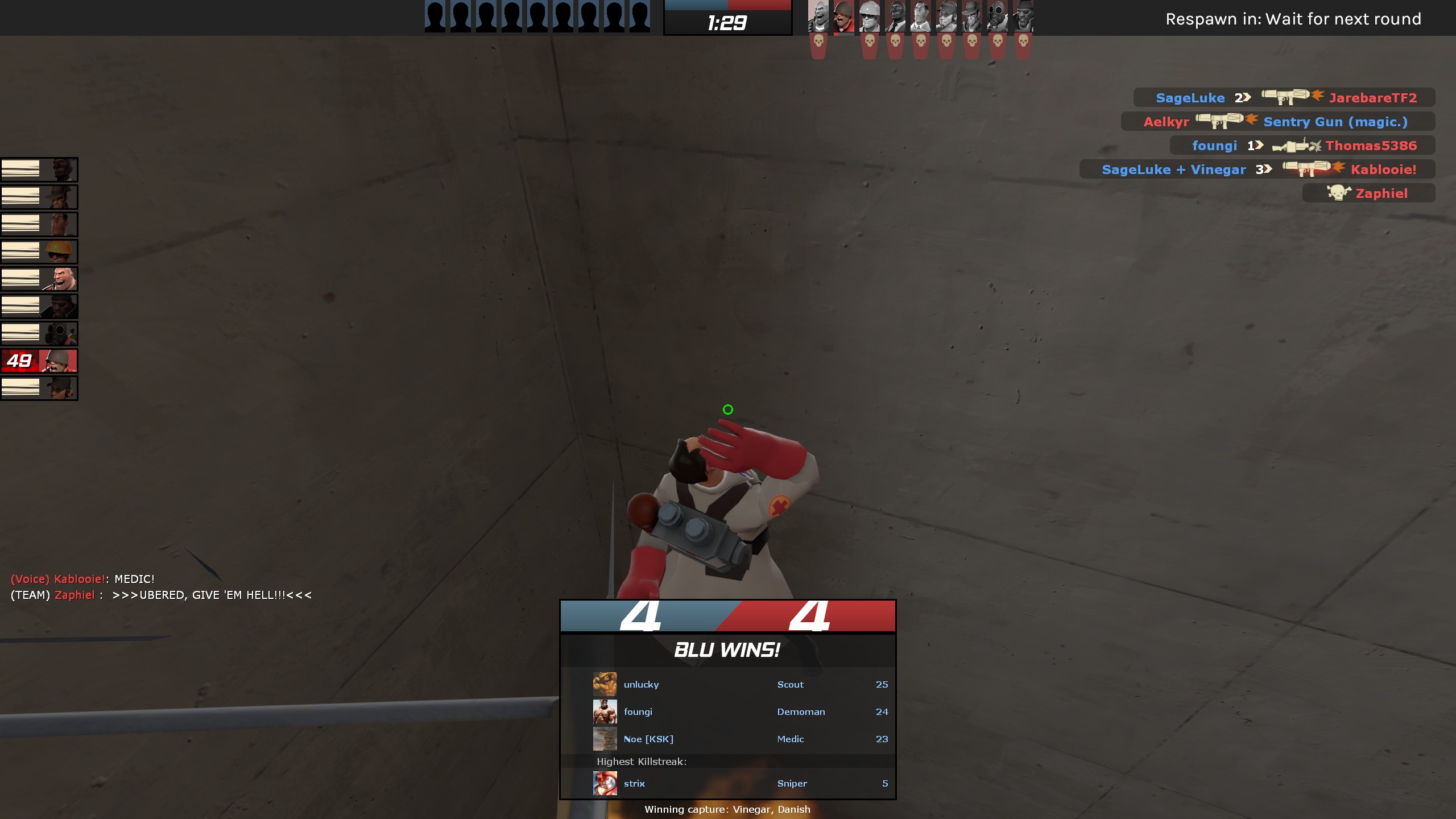Select the Noe [KSK] Medic row
Image resolution: width=1456 pixels, height=819 pixels.
coord(739,739)
